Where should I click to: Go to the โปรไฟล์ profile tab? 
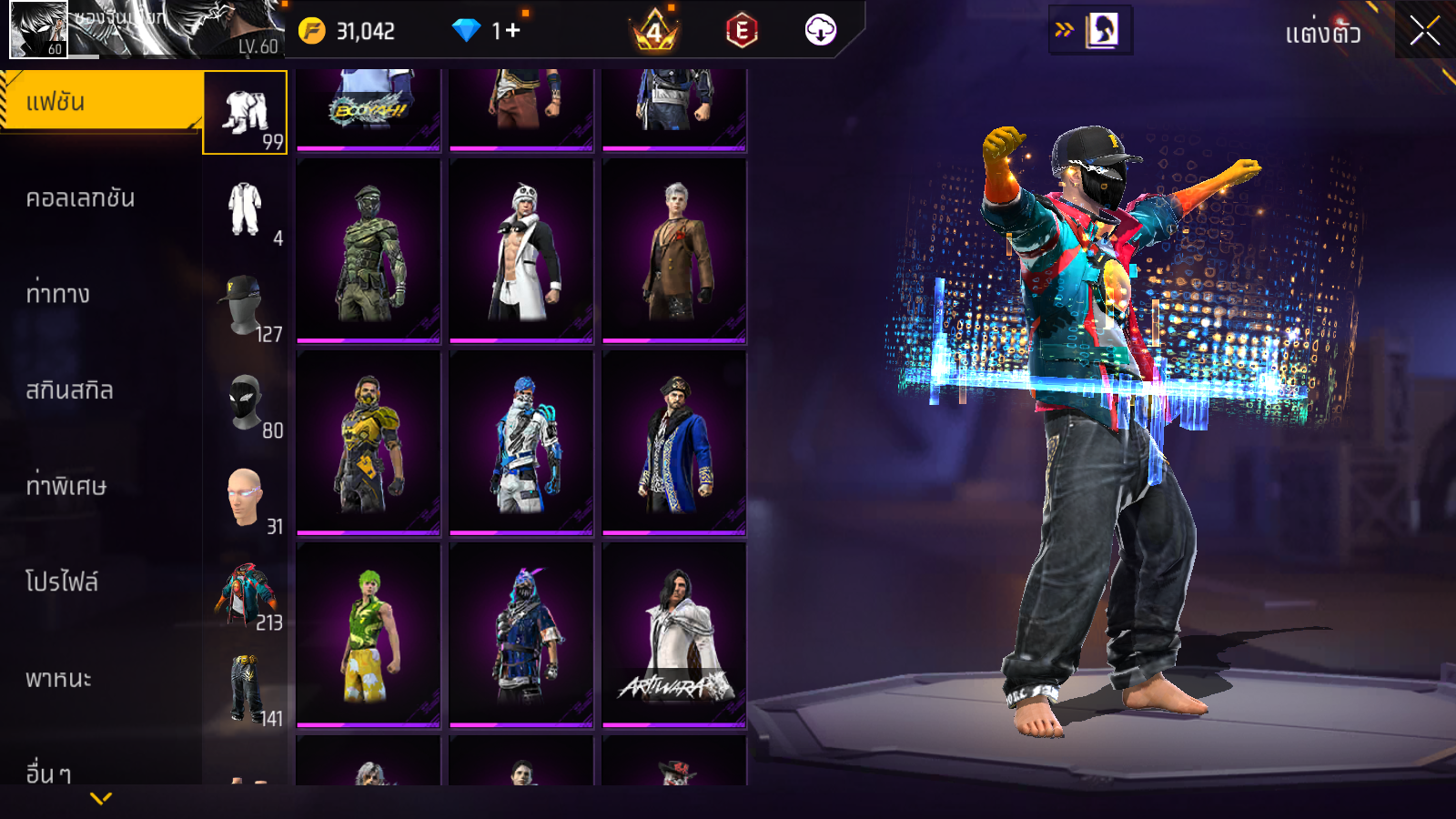coord(62,582)
